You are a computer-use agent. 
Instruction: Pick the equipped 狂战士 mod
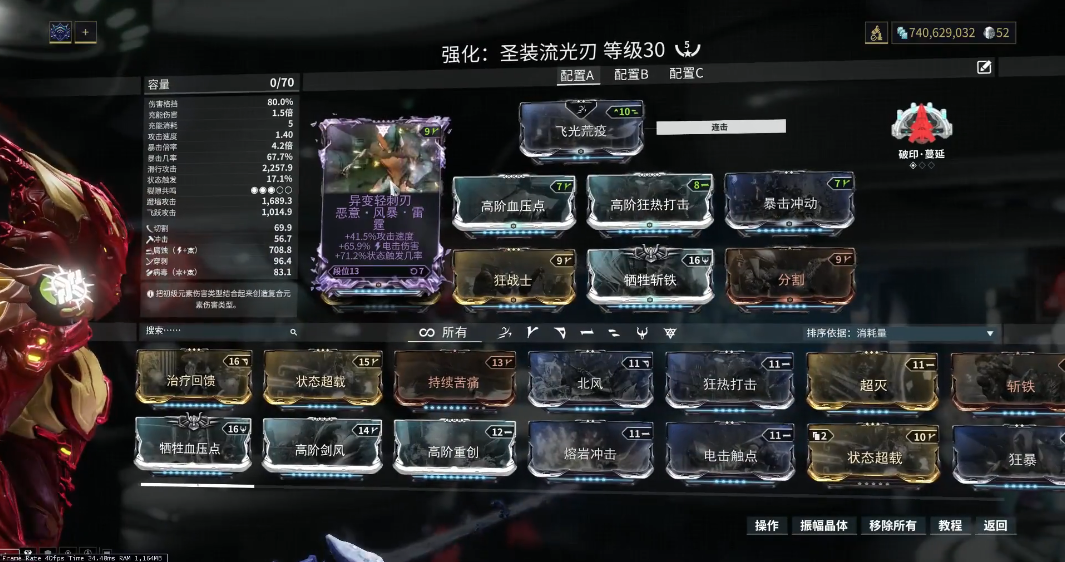(515, 279)
